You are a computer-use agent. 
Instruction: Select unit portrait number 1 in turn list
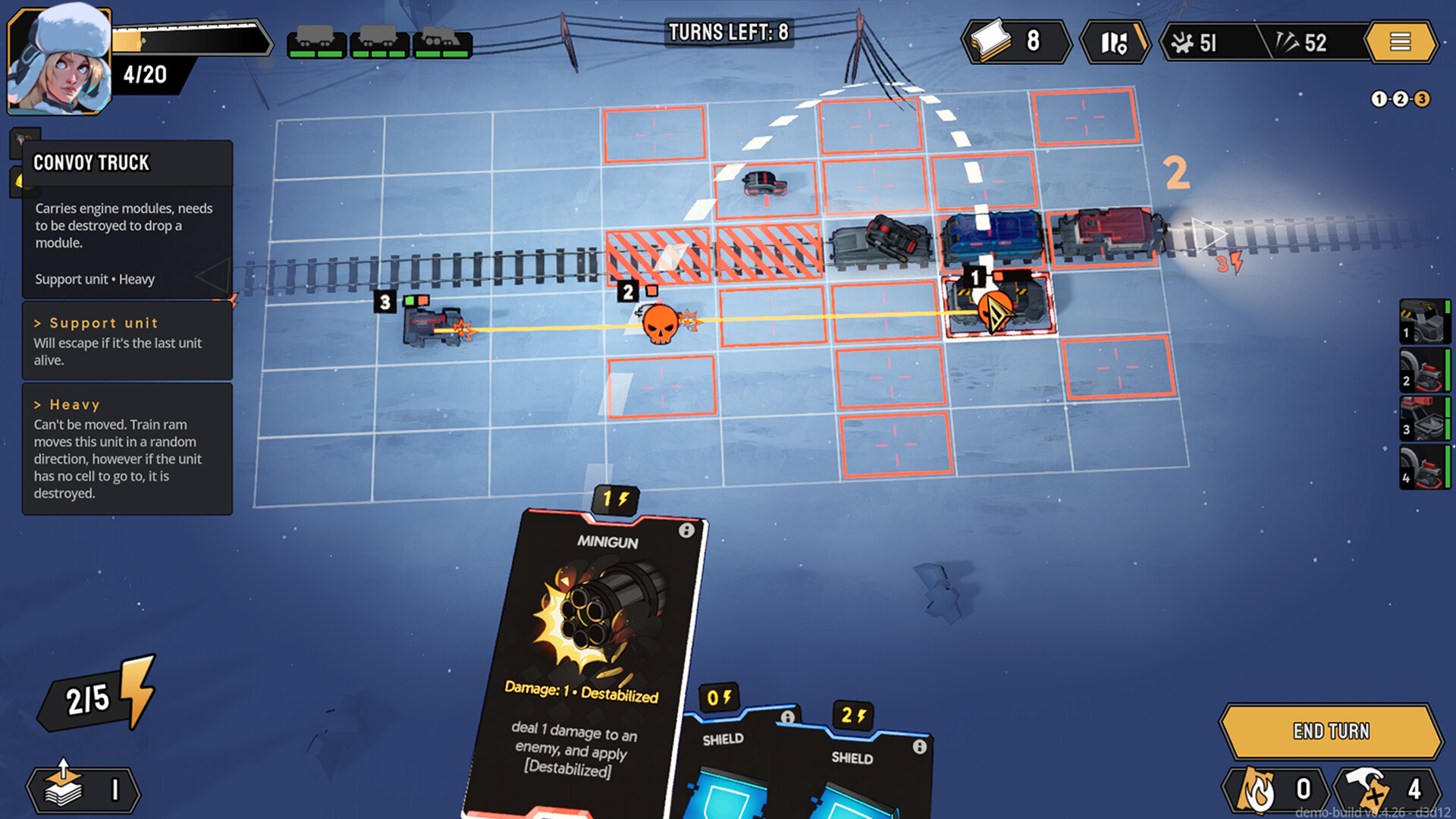tap(1424, 322)
